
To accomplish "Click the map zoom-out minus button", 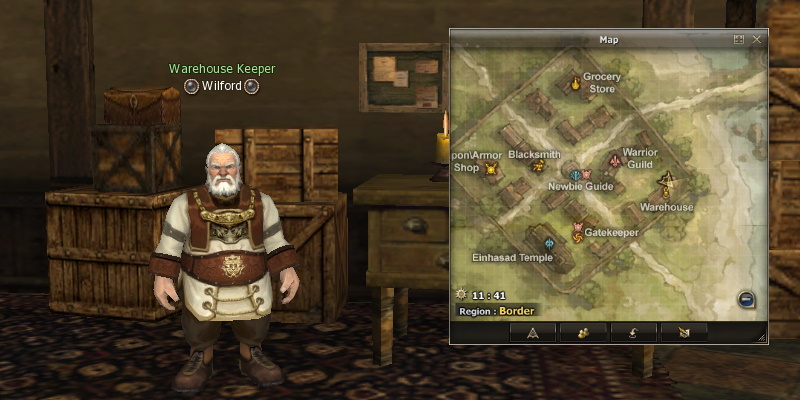I will coord(746,299).
